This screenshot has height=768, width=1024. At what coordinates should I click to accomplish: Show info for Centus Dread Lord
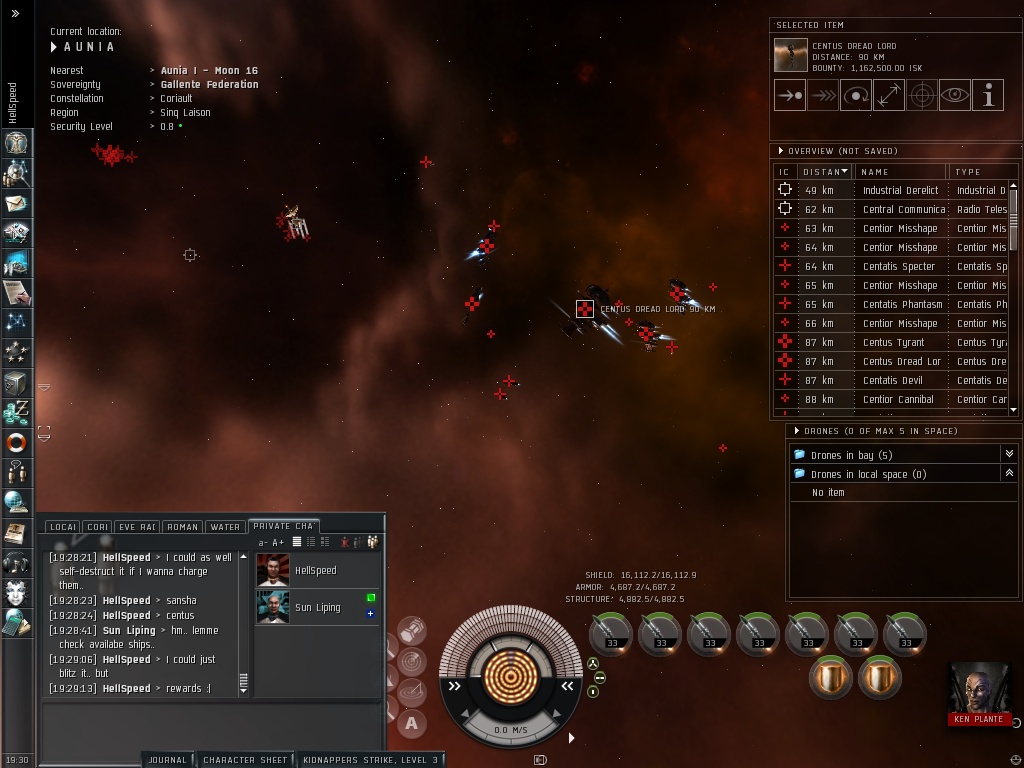[x=987, y=96]
